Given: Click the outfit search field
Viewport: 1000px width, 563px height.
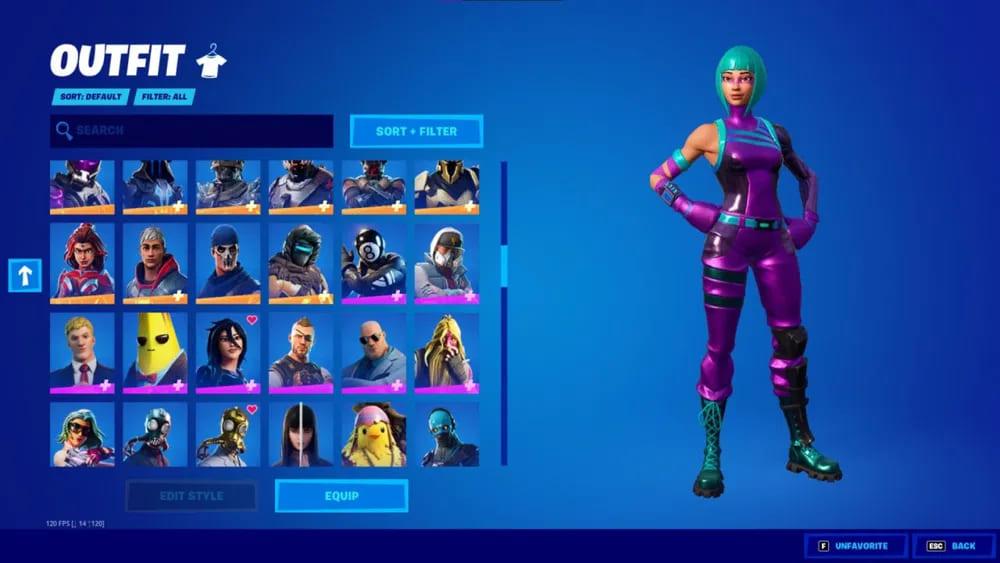Looking at the screenshot, I should tap(191, 130).
